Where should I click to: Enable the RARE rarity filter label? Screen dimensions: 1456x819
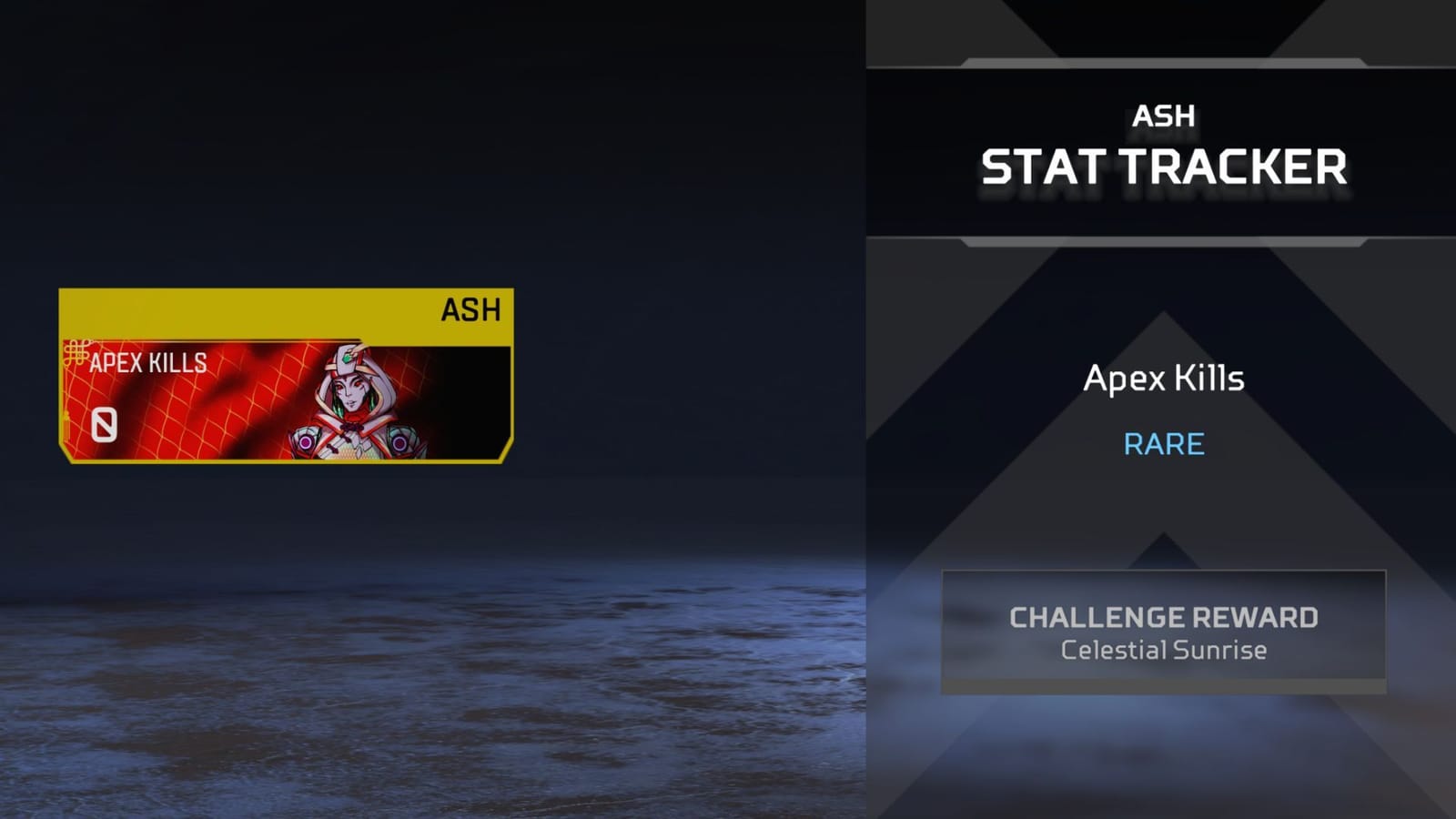(x=1165, y=444)
